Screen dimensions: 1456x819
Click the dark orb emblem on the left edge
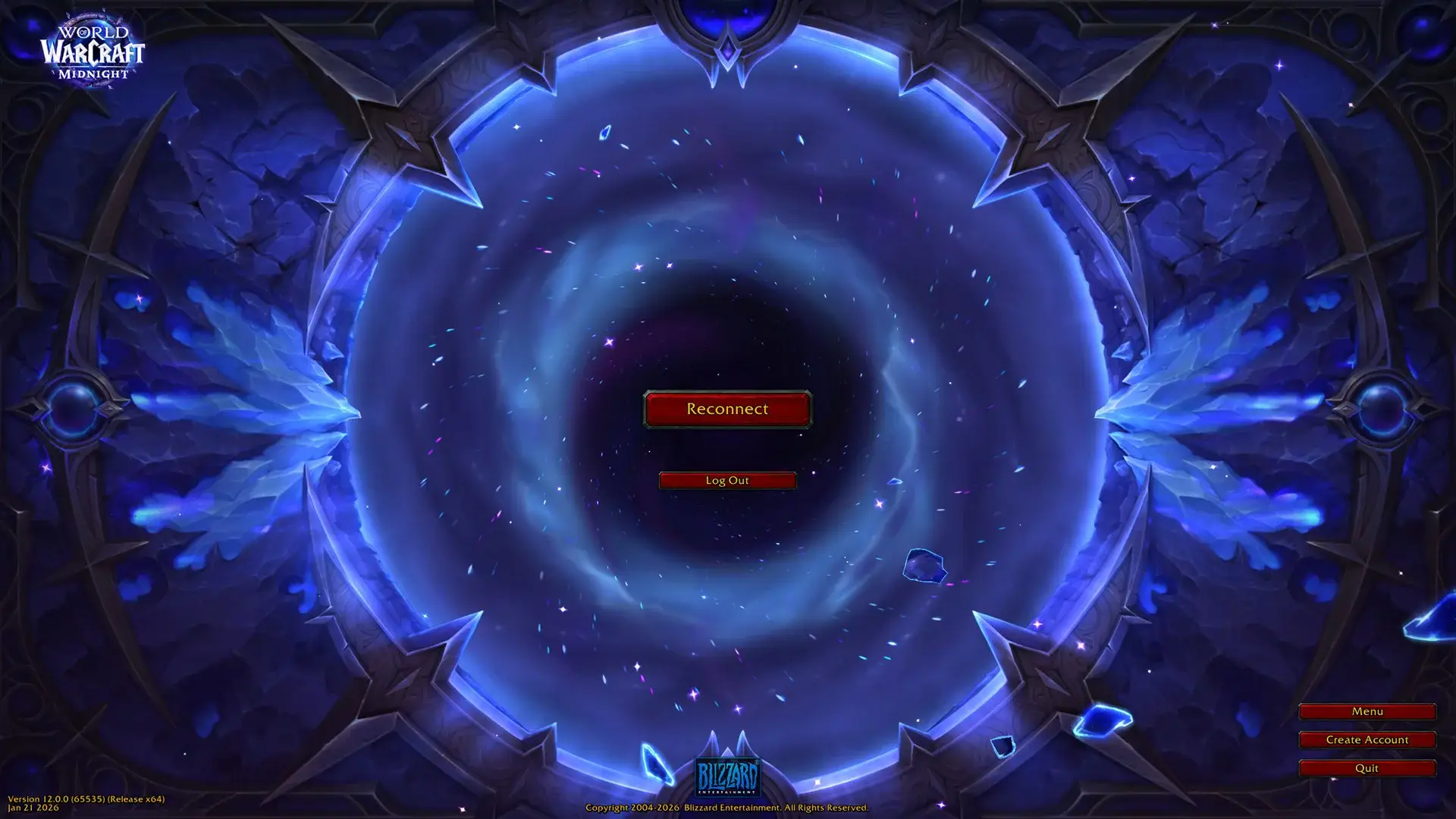point(72,409)
